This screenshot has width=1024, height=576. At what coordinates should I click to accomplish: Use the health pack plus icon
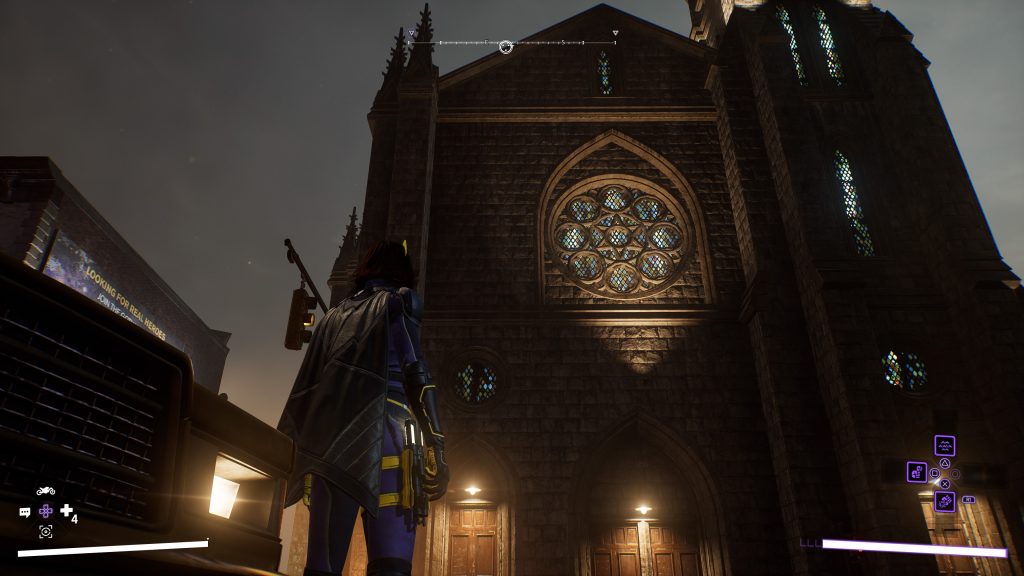(67, 511)
